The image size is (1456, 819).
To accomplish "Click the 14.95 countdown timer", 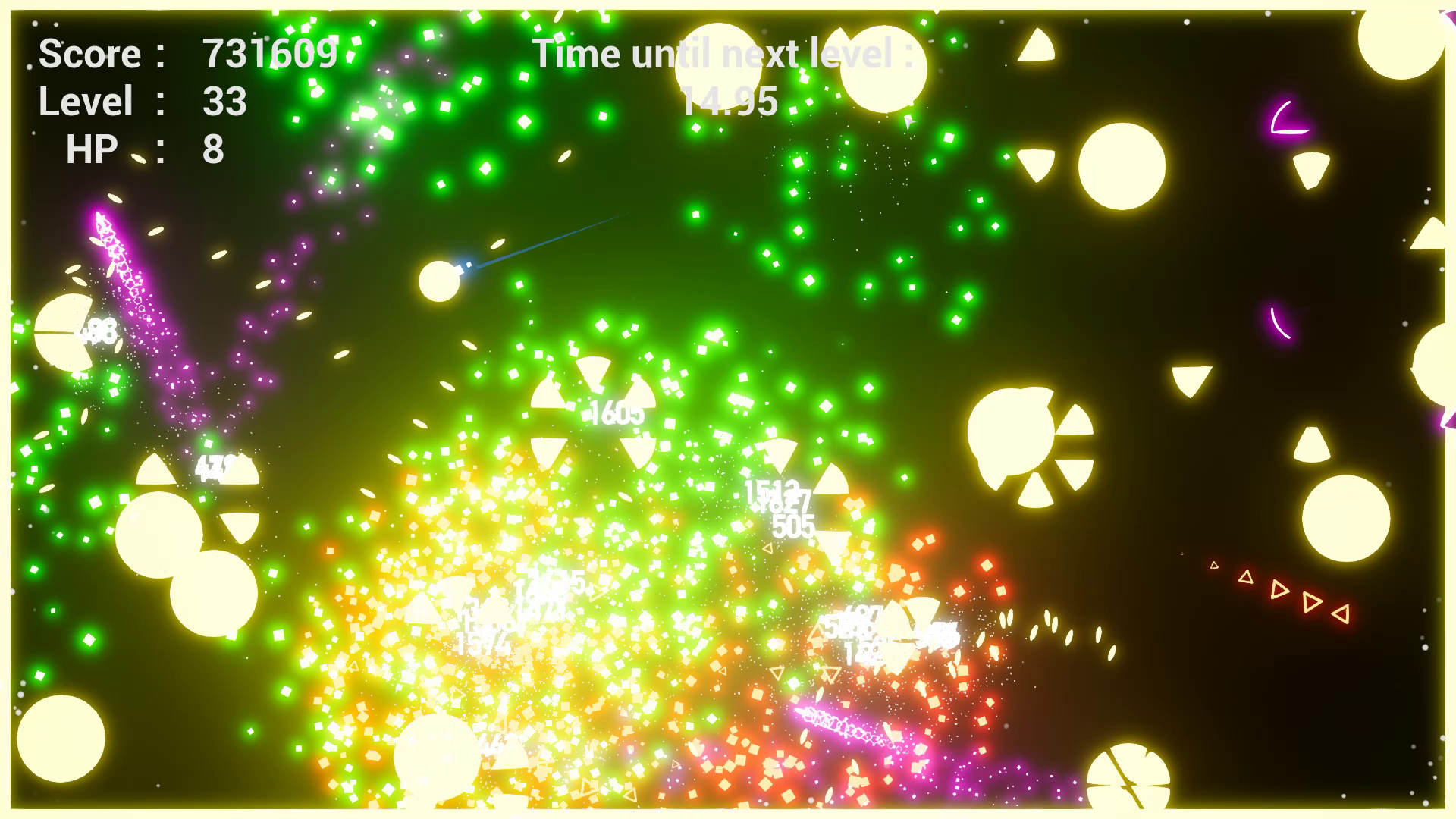I will 732,101.
